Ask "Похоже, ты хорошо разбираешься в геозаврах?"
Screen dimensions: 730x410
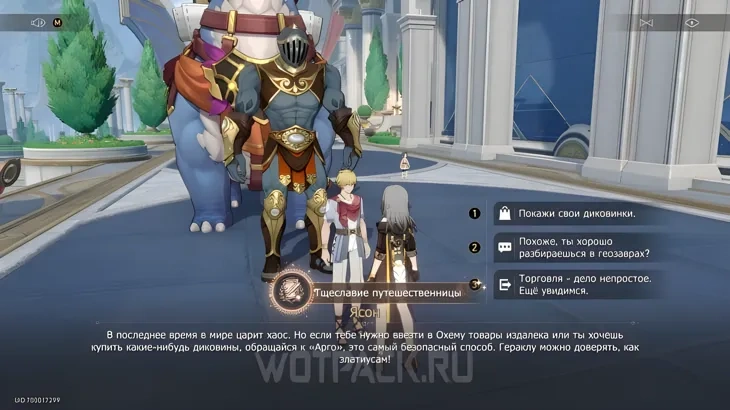pos(578,248)
